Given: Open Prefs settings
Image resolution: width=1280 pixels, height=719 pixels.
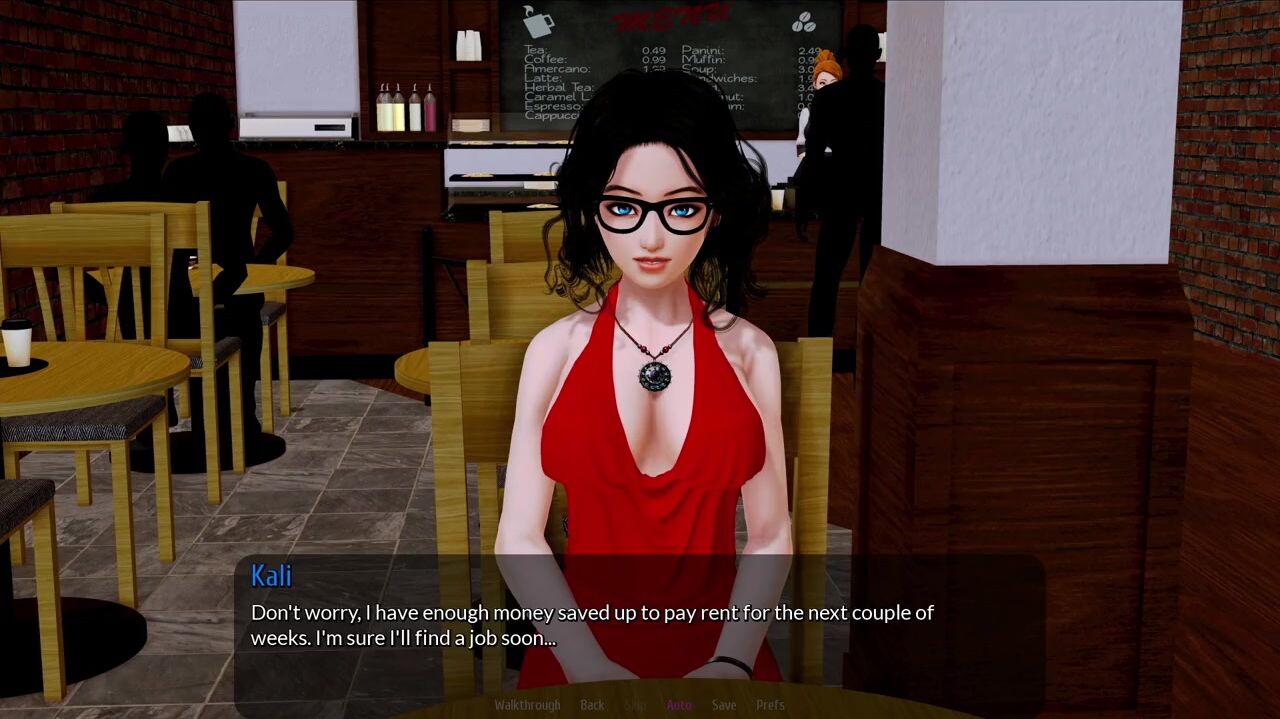Looking at the screenshot, I should (x=770, y=705).
